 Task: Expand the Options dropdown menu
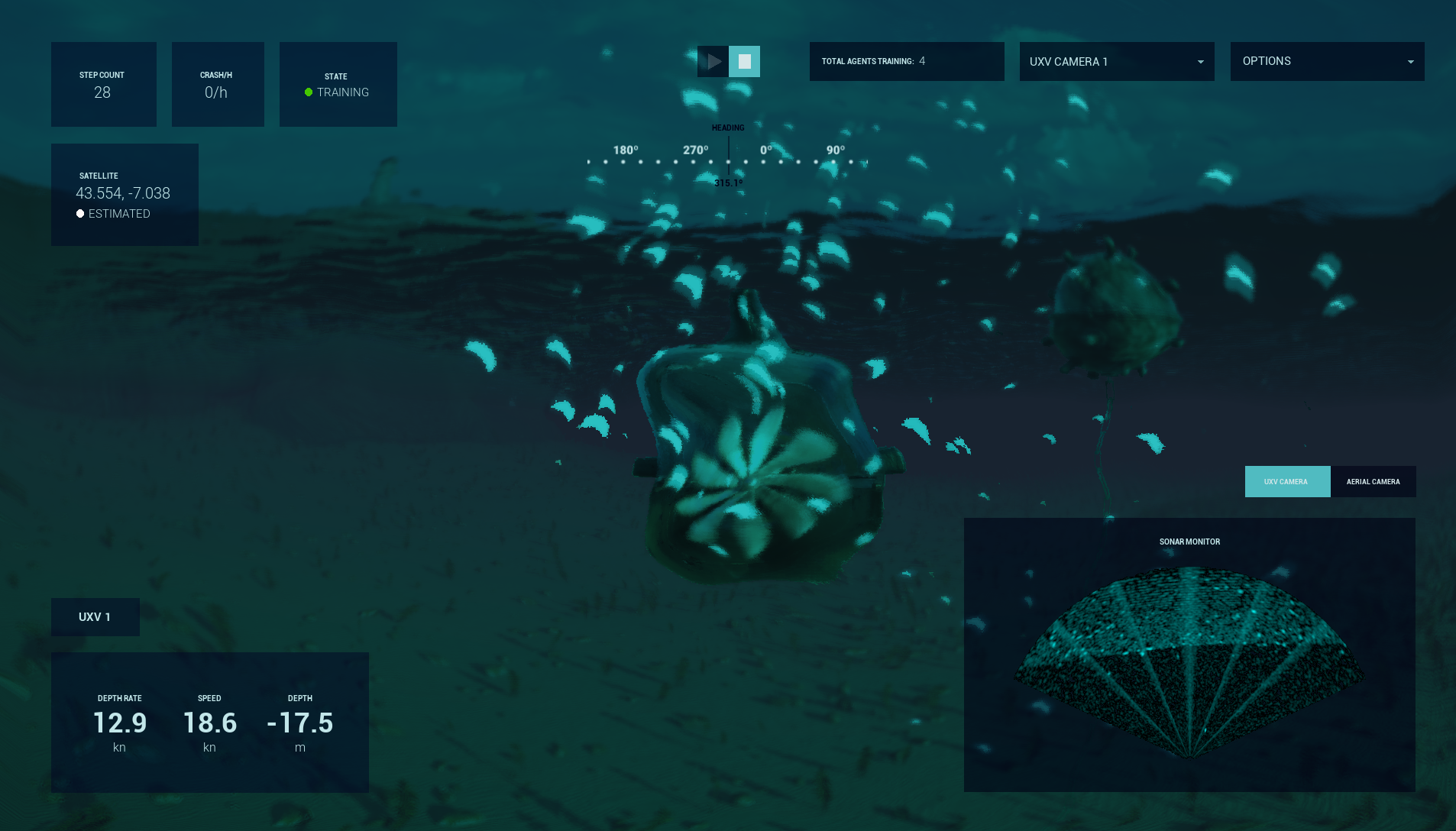tap(1327, 62)
